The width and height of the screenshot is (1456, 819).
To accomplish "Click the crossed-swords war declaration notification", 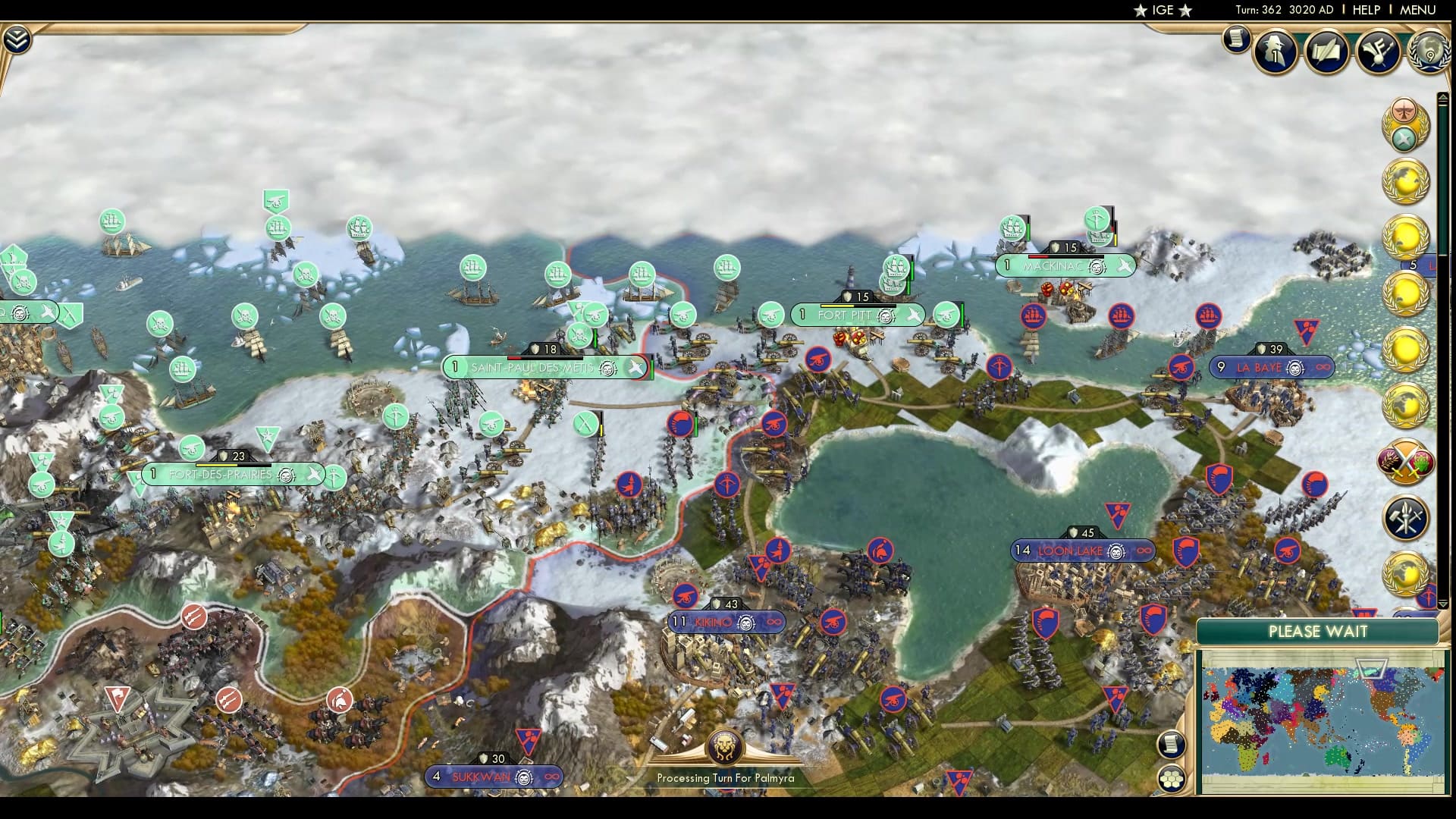I will pyautogui.click(x=1406, y=463).
